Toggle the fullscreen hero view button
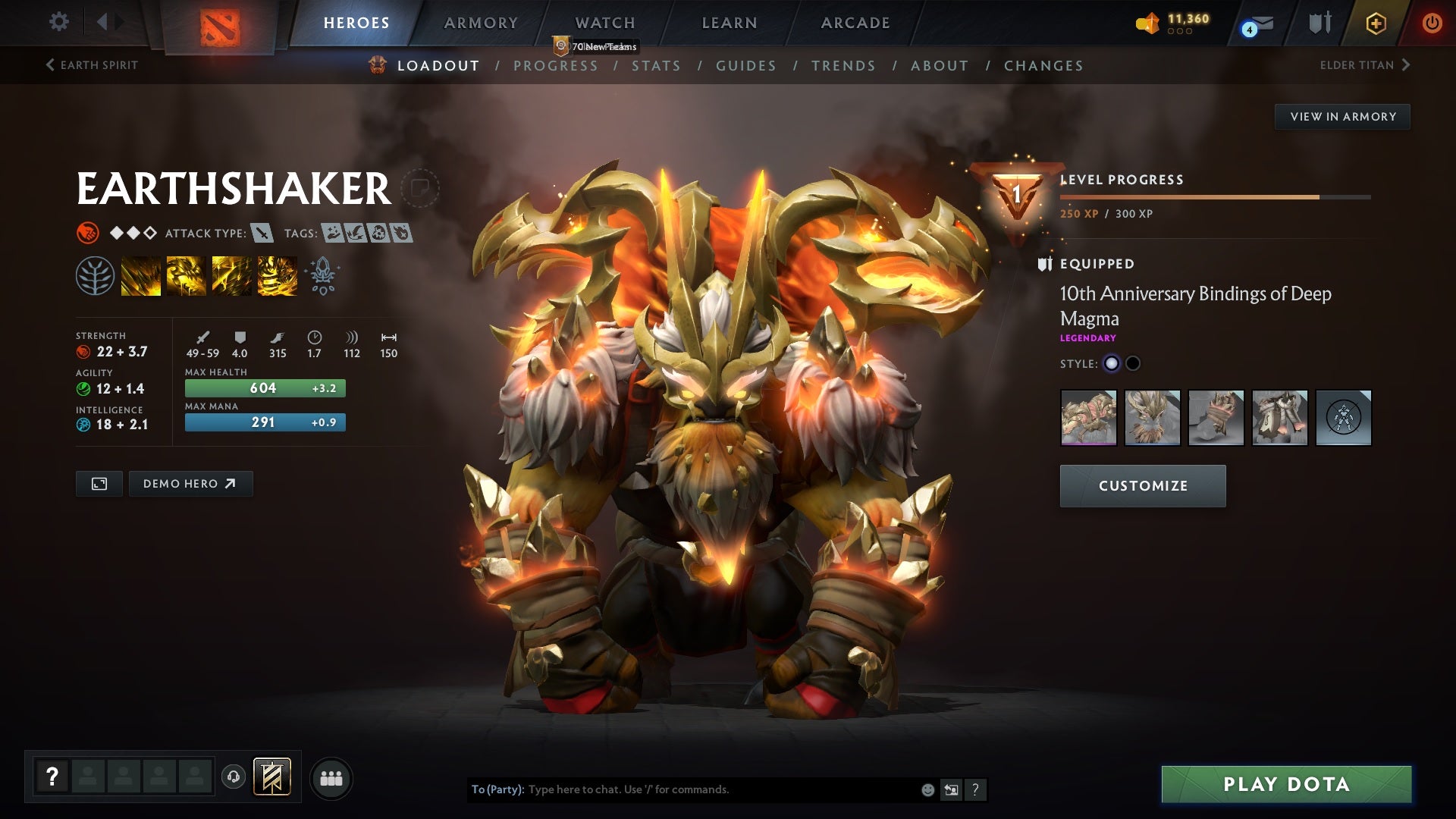The width and height of the screenshot is (1456, 819). [x=99, y=484]
